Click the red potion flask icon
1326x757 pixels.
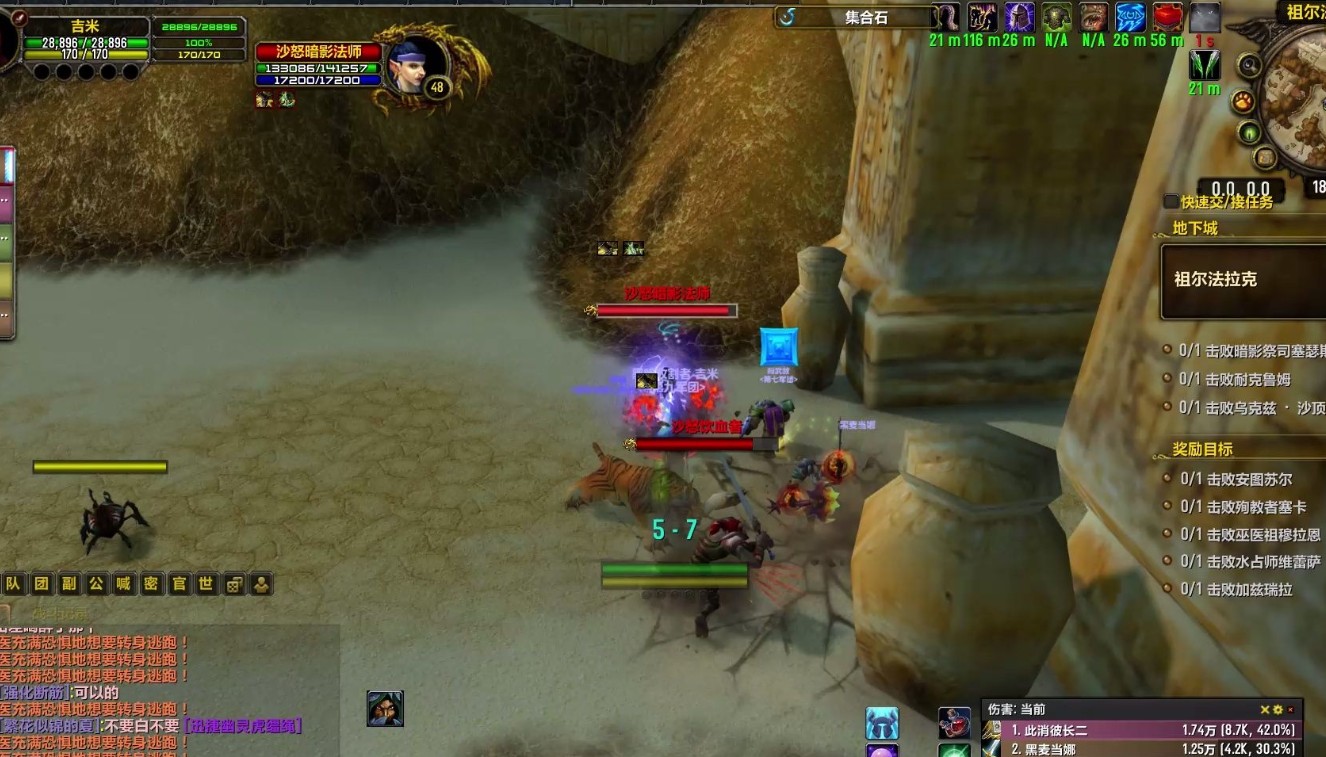point(1167,17)
